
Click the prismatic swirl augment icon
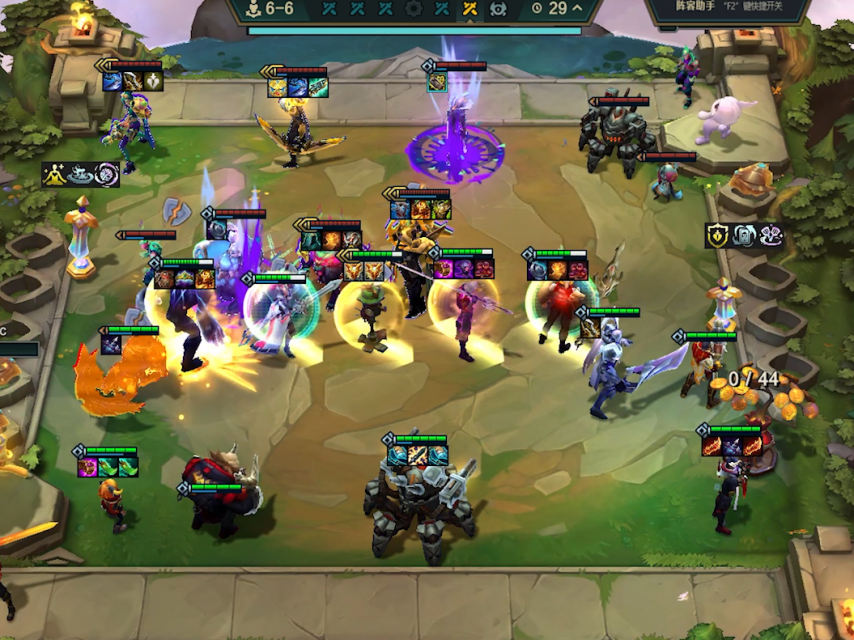(106, 175)
